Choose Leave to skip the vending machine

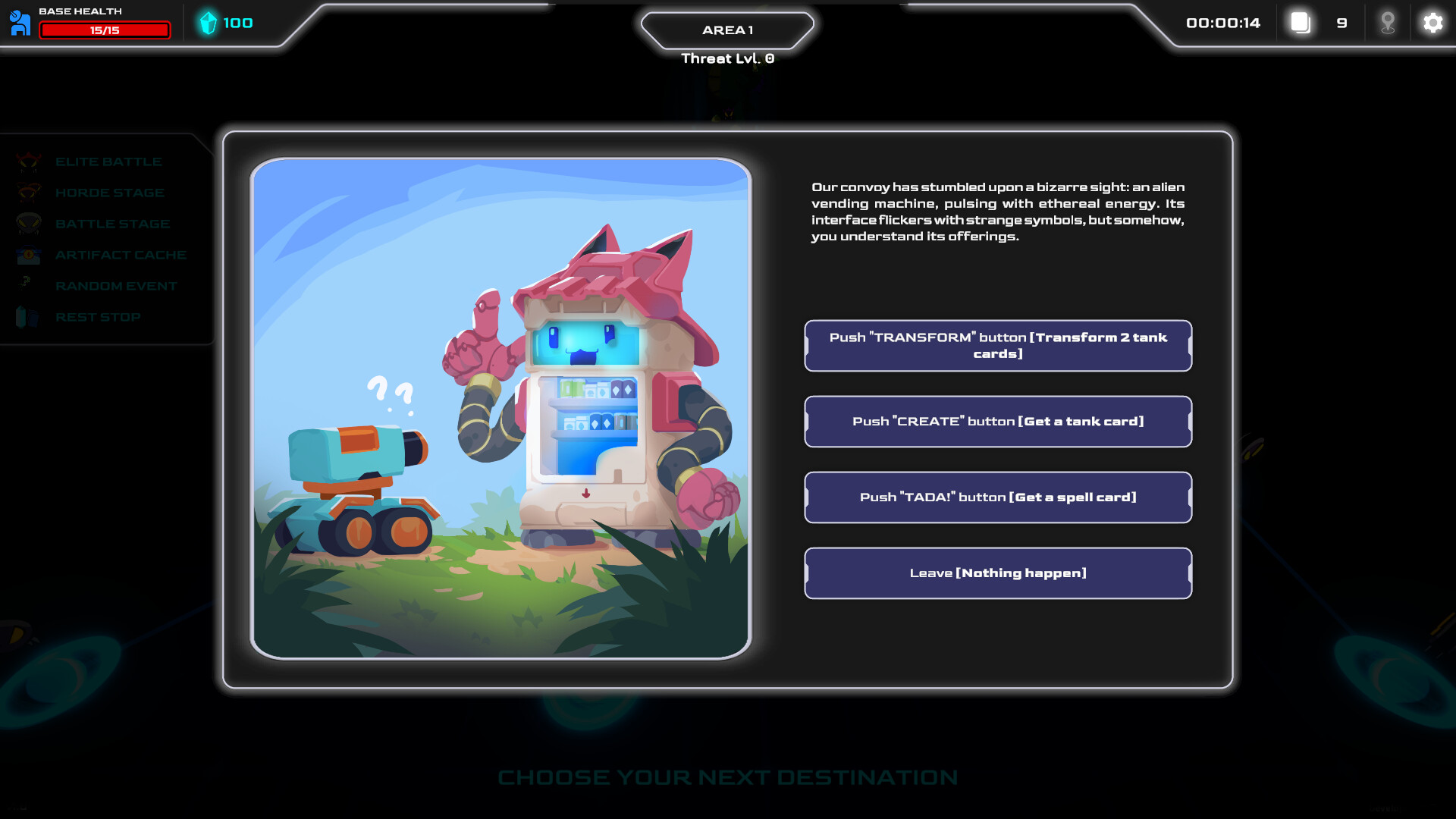pos(998,573)
